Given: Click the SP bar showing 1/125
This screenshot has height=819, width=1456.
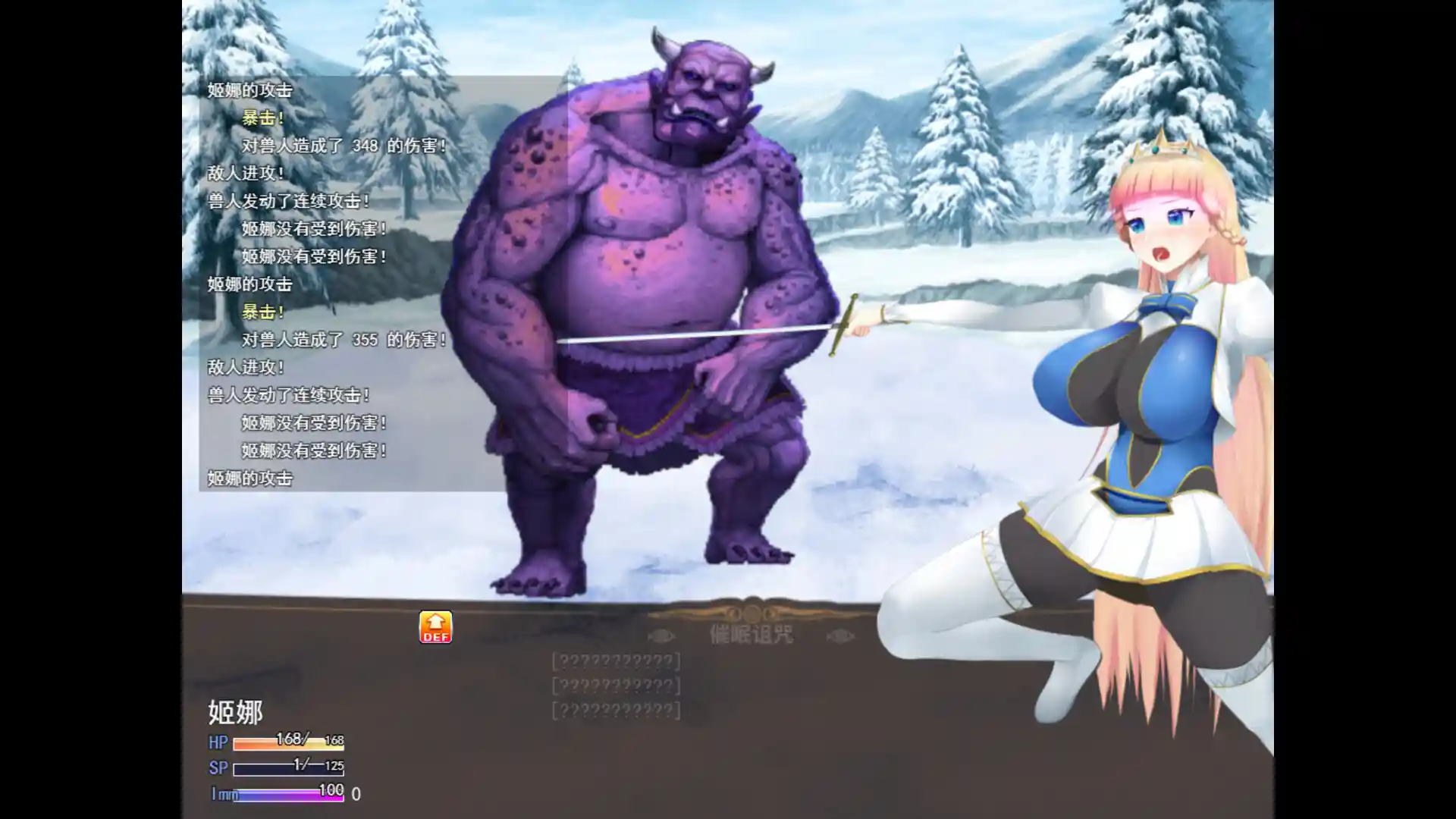Looking at the screenshot, I should tap(288, 767).
